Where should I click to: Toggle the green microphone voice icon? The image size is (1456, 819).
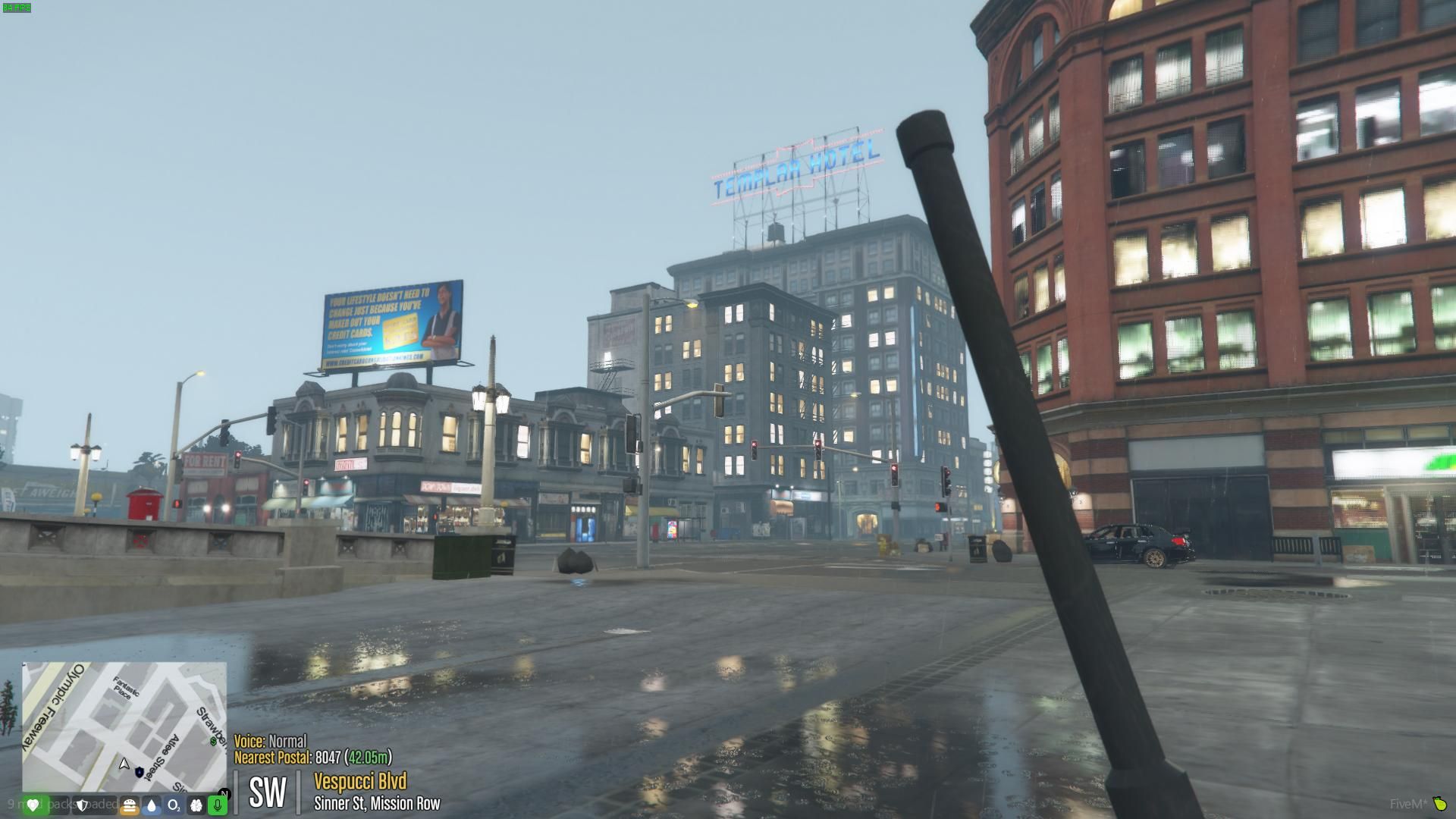pyautogui.click(x=218, y=805)
